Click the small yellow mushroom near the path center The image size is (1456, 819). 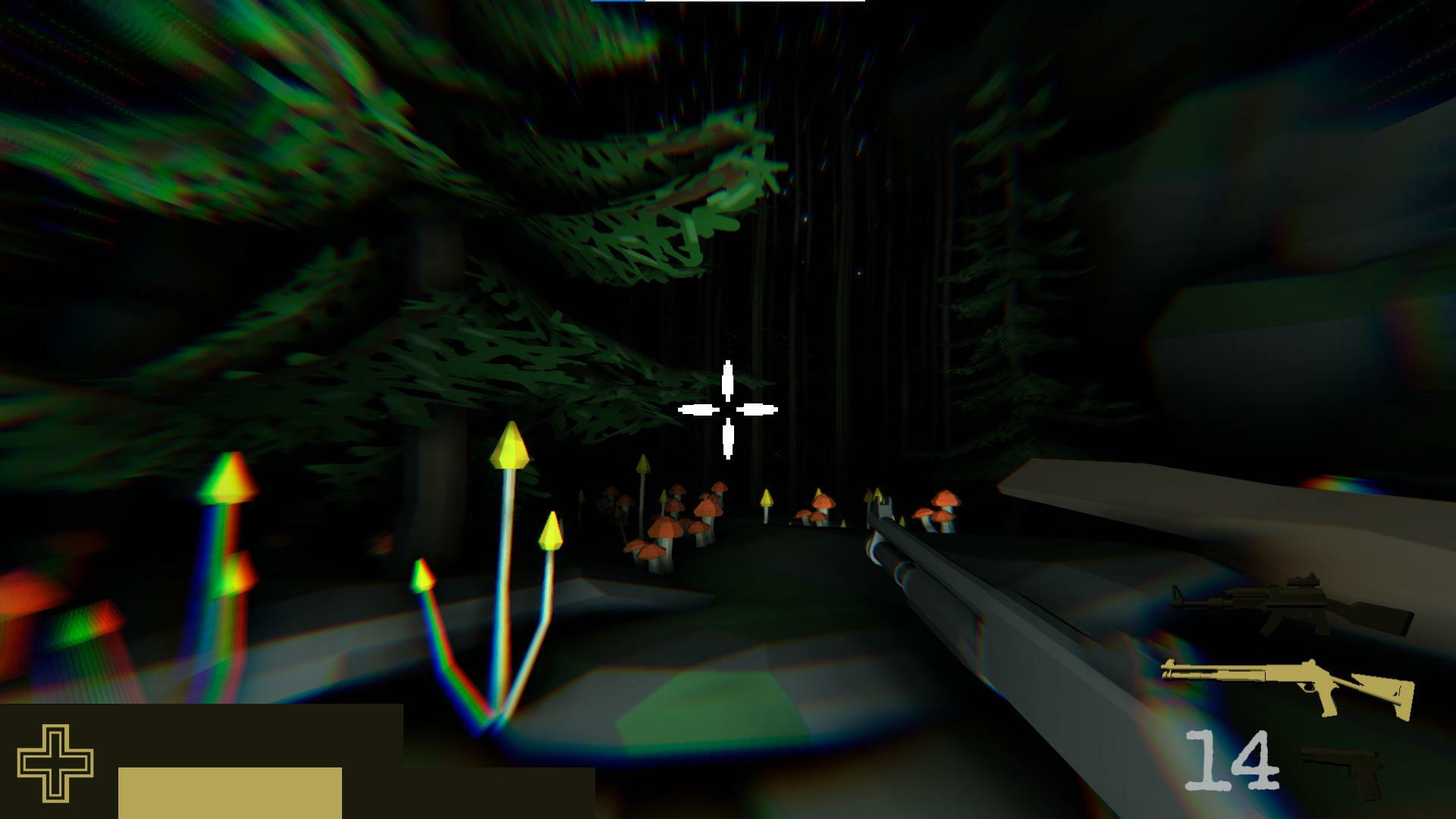pyautogui.click(x=766, y=500)
